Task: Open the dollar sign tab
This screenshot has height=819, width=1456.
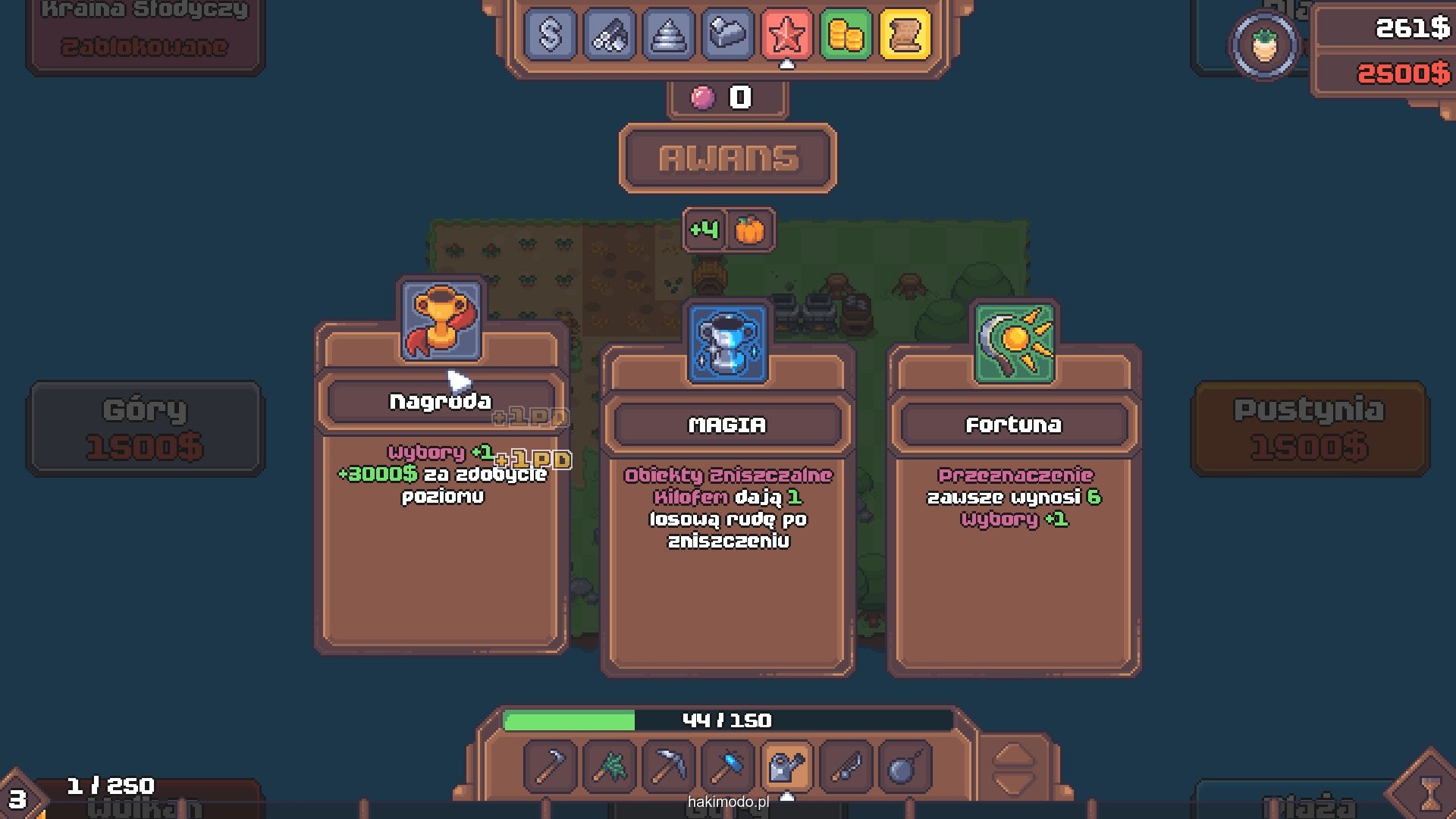Action: [x=550, y=34]
